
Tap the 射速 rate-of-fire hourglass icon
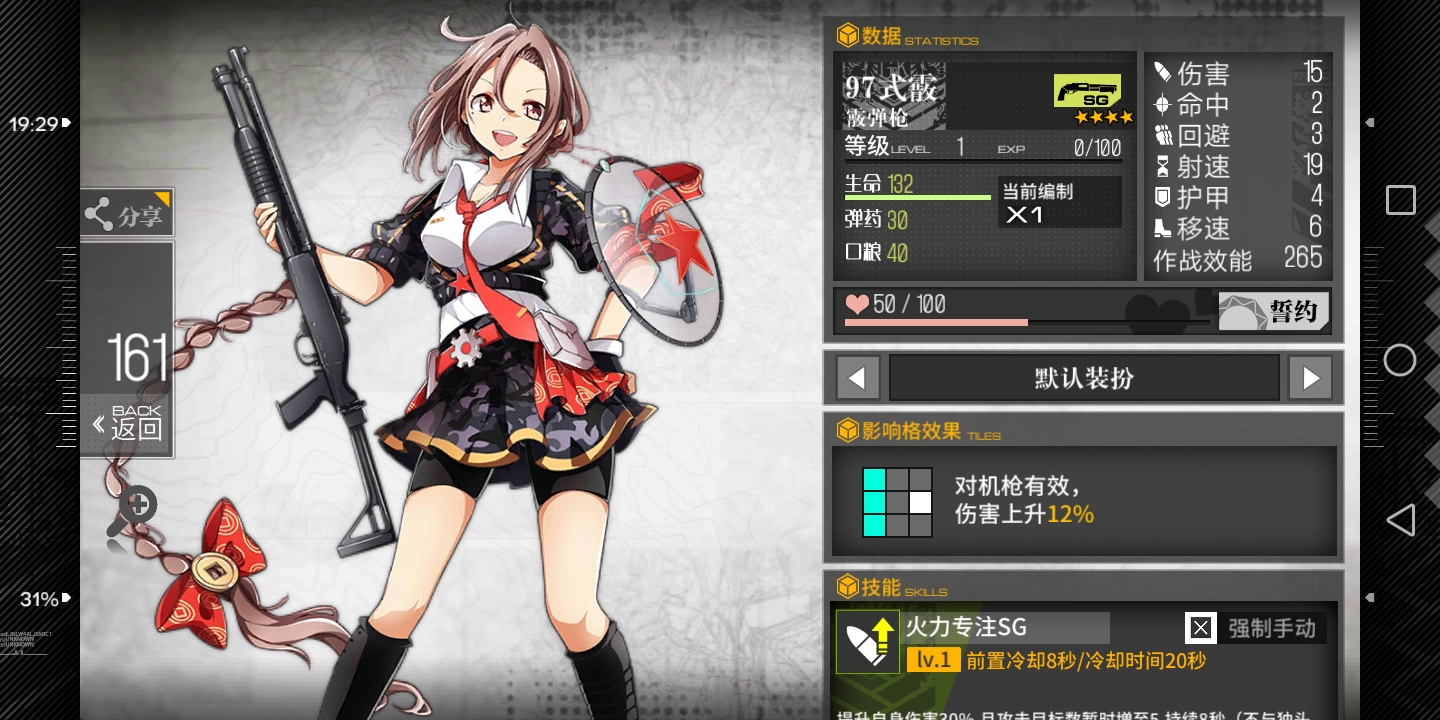pos(1162,166)
